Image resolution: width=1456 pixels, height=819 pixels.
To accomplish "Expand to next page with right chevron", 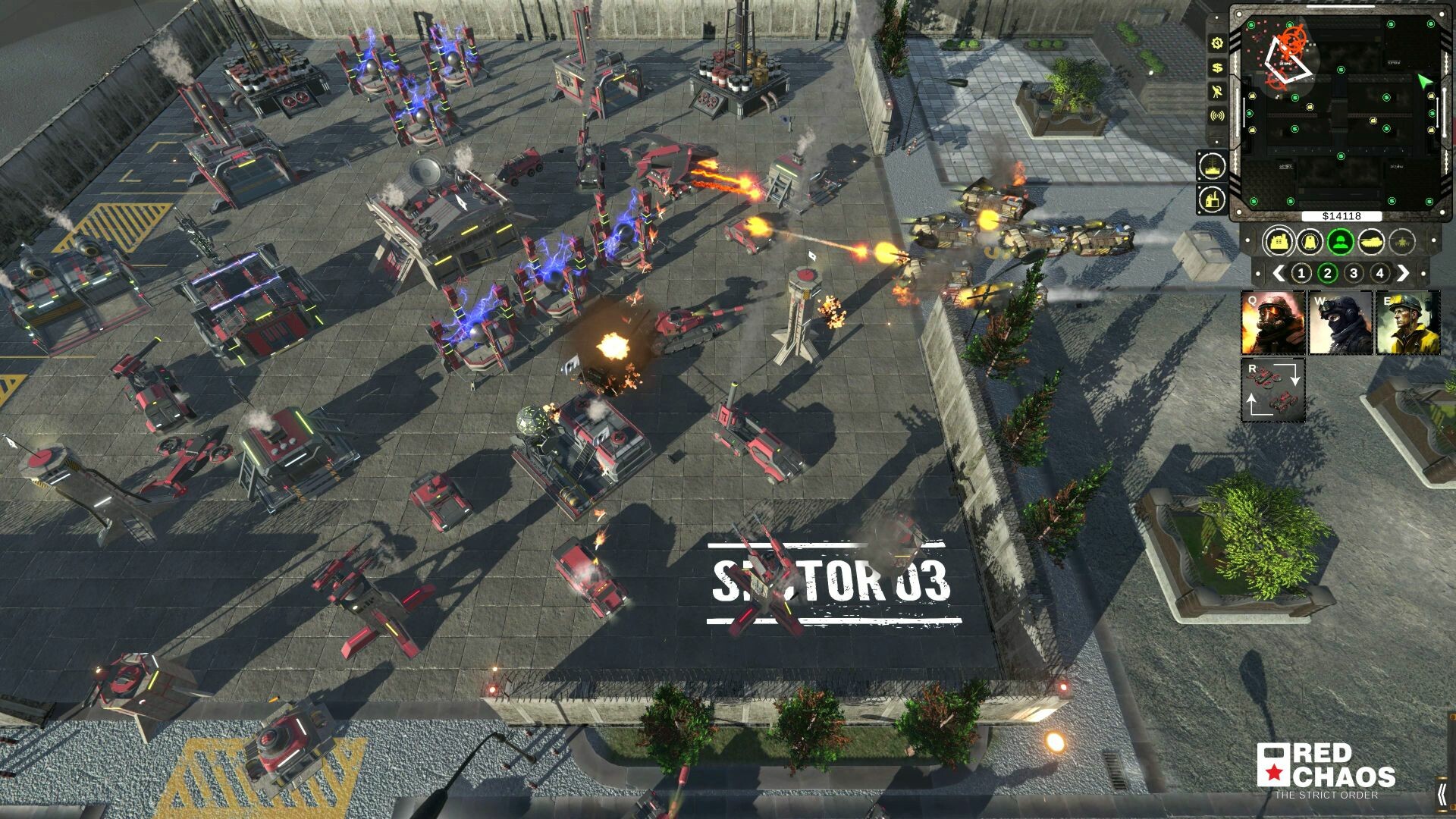I will point(1404,273).
